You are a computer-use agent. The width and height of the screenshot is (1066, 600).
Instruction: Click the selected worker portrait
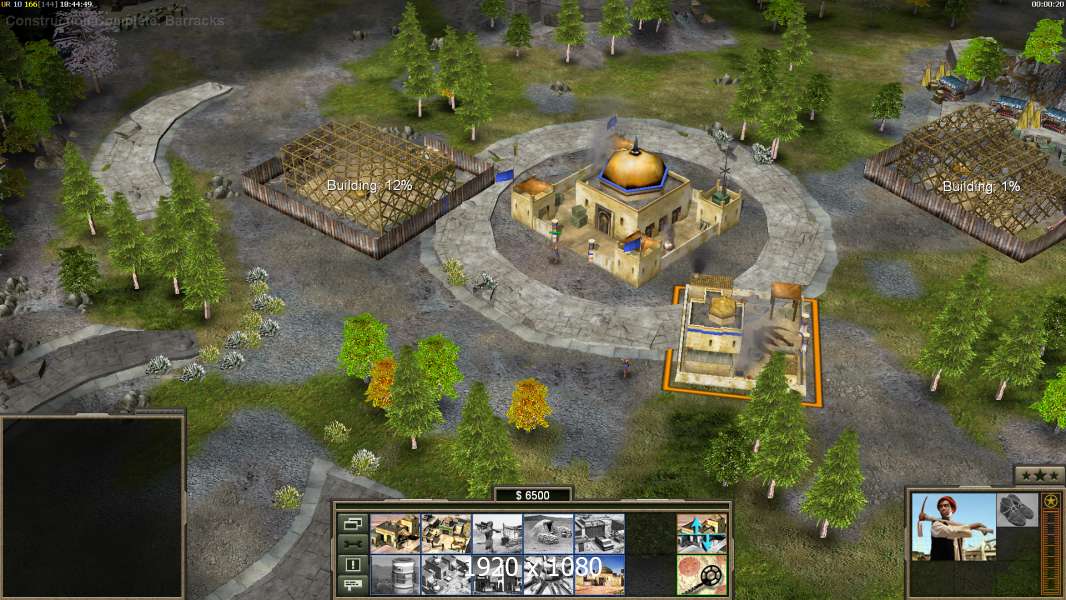[954, 527]
